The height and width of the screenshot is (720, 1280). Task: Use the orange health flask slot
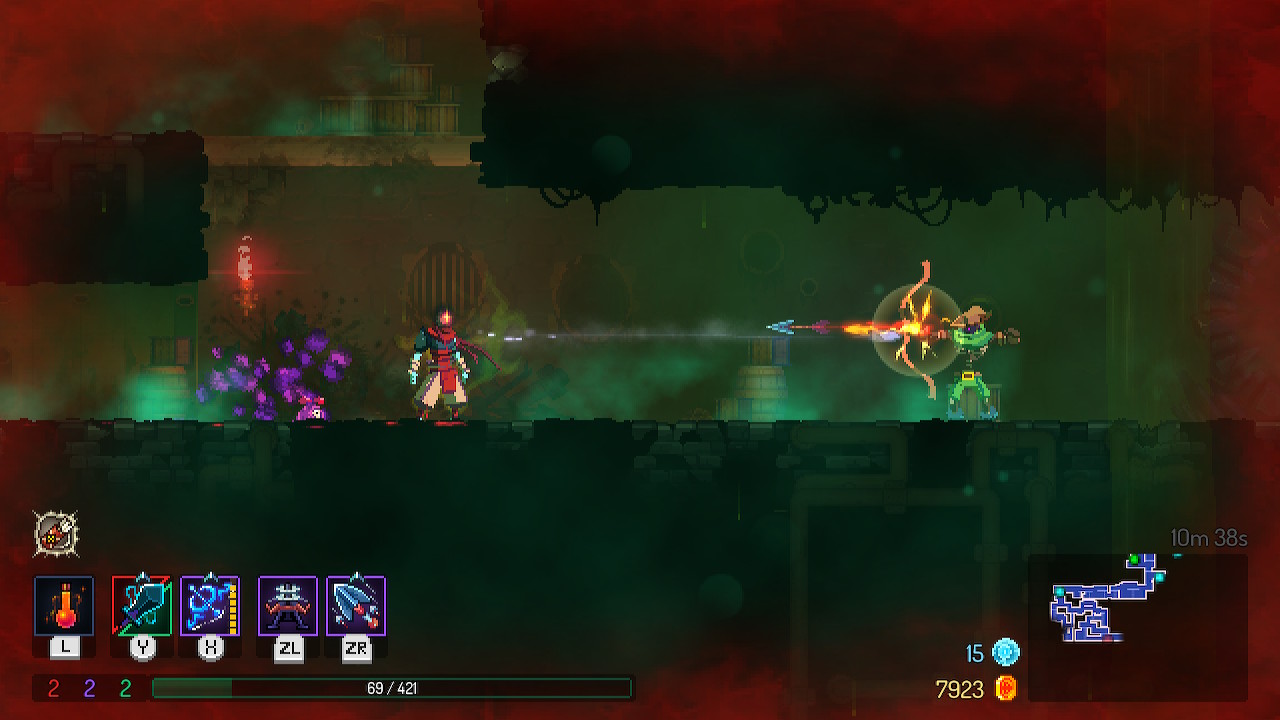64,605
